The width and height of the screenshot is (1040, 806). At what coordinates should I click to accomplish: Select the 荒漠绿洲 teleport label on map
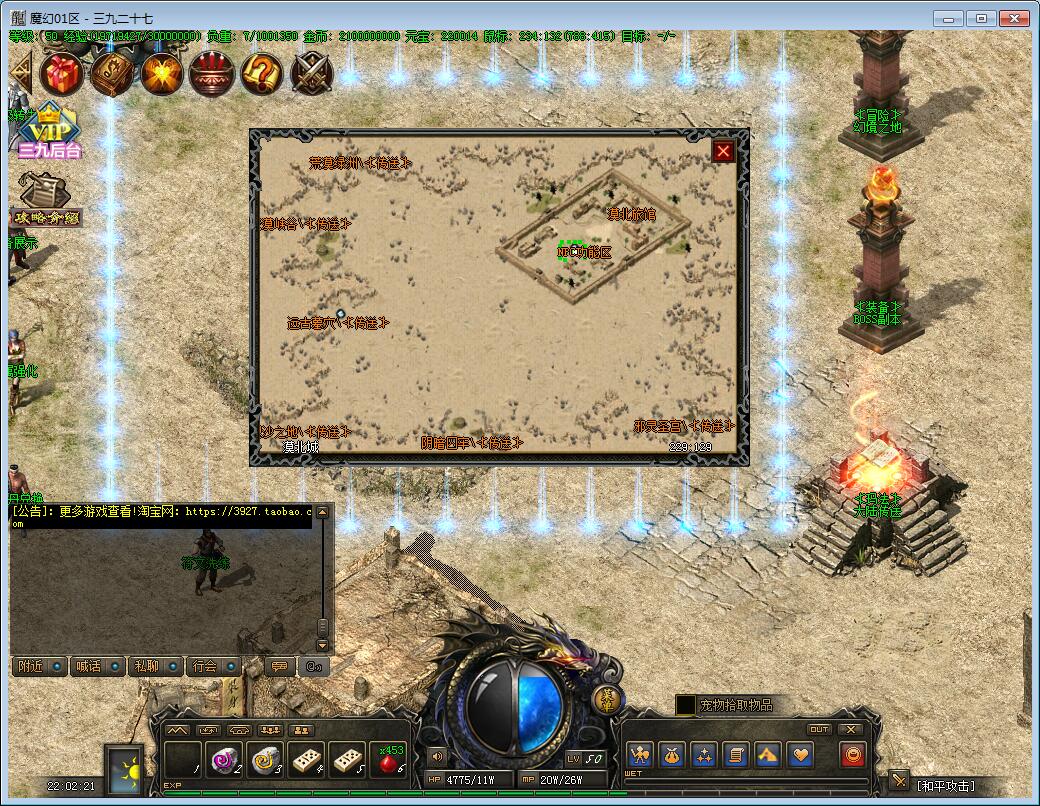(360, 163)
